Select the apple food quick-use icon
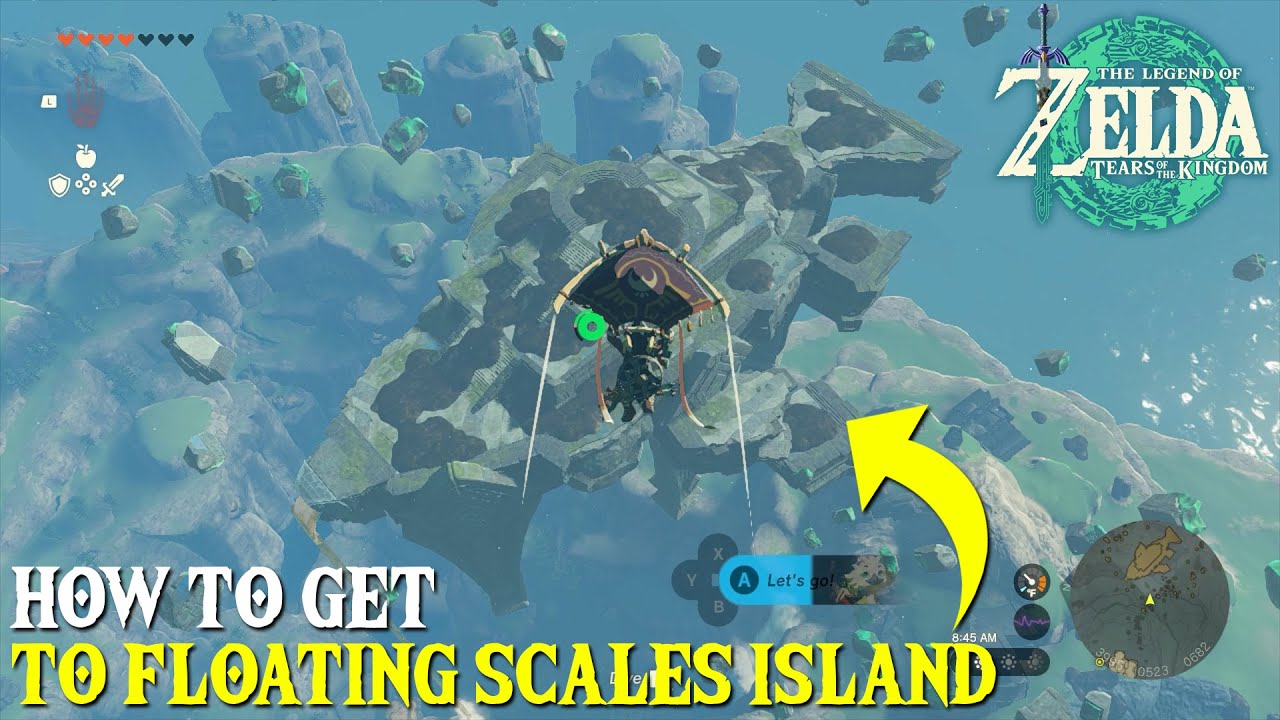This screenshot has height=720, width=1280. coord(84,156)
